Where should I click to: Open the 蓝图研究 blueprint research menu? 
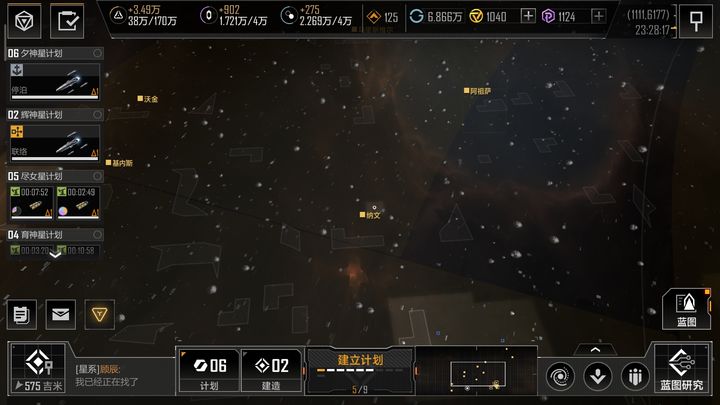pyautogui.click(x=682, y=369)
